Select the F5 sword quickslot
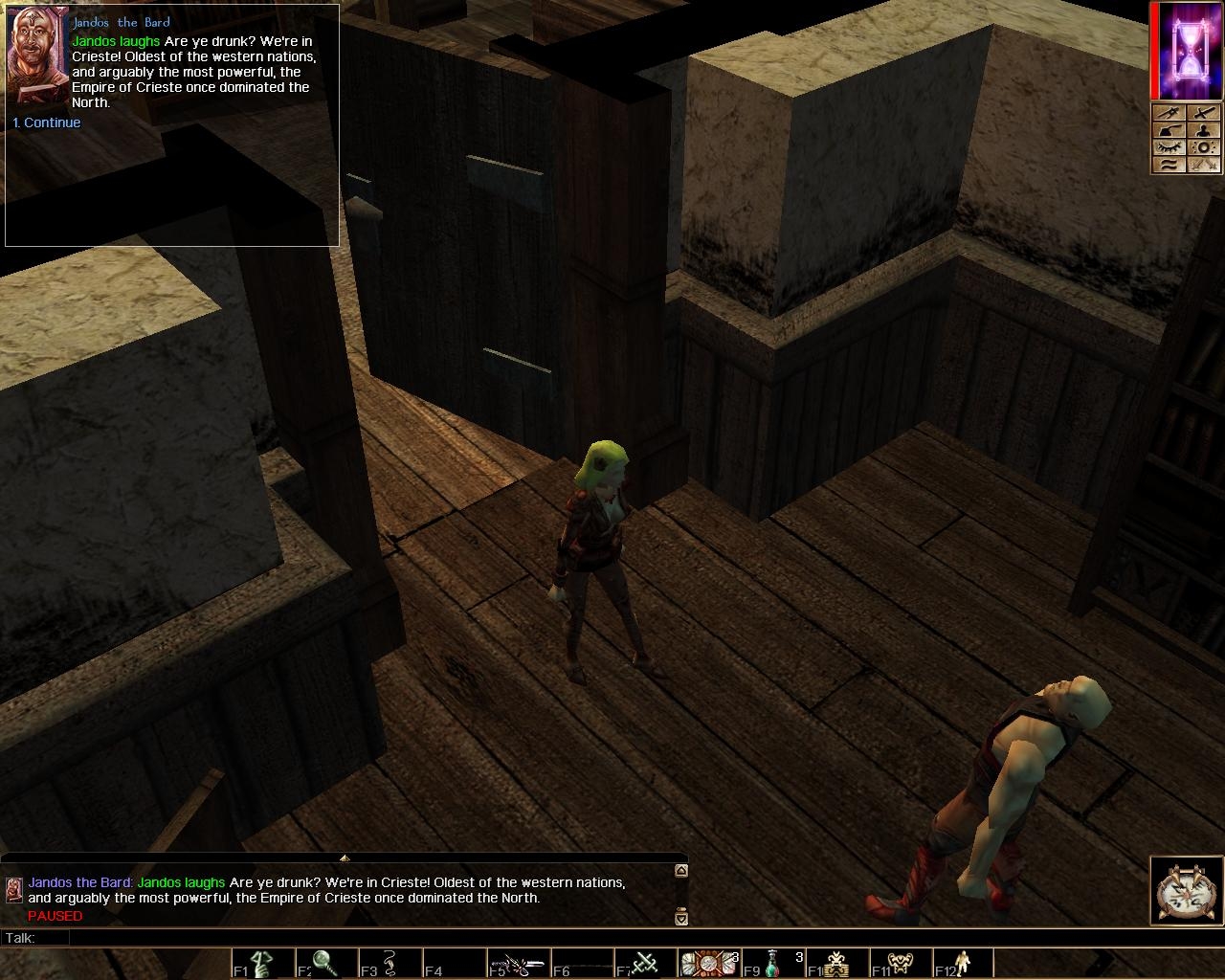This screenshot has height=980, width=1225. click(x=518, y=963)
